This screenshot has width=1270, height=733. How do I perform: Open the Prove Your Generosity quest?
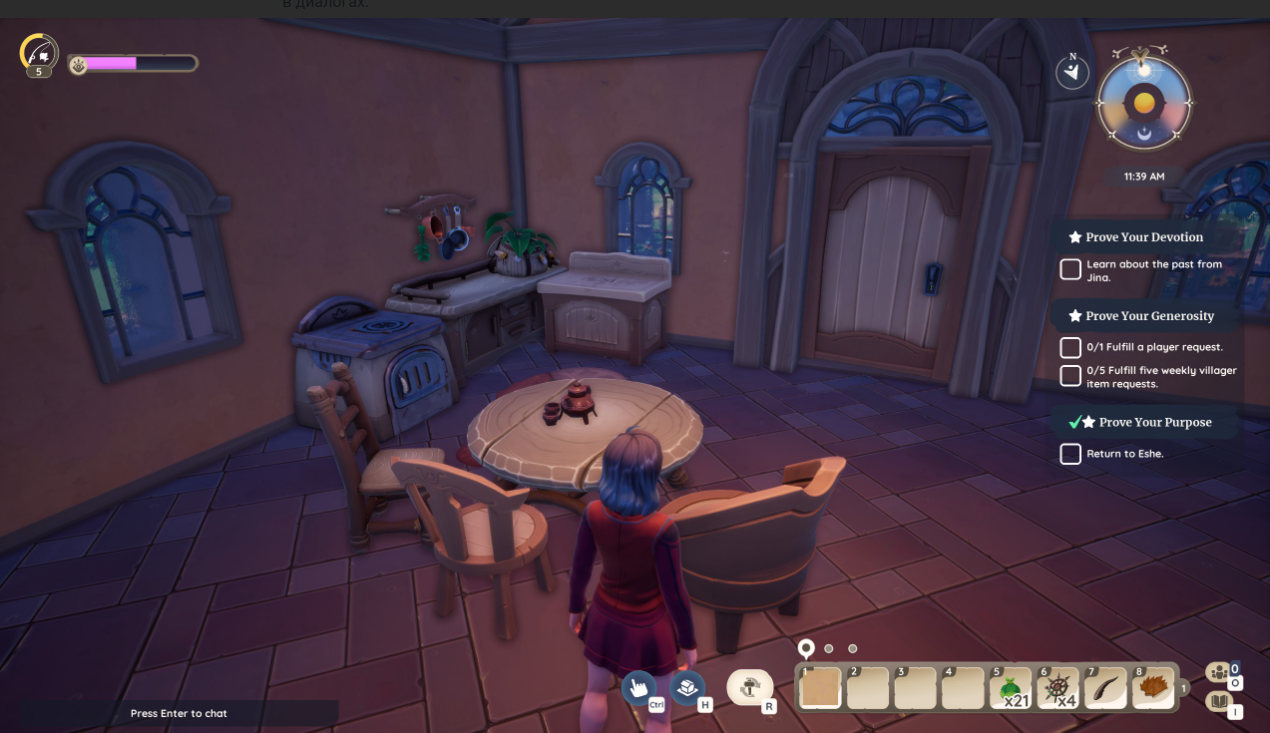(1149, 316)
